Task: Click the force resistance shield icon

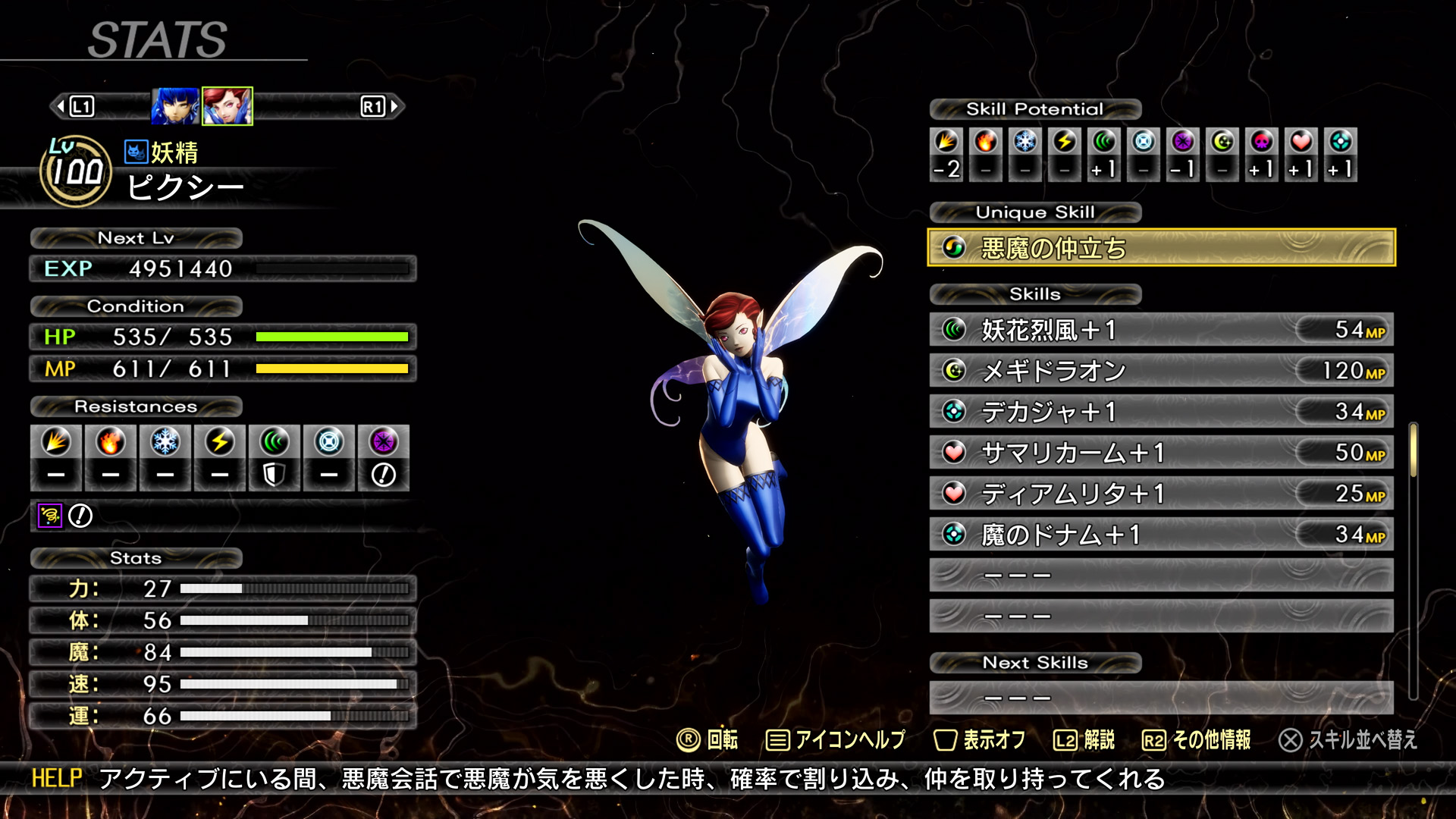Action: pos(274,475)
